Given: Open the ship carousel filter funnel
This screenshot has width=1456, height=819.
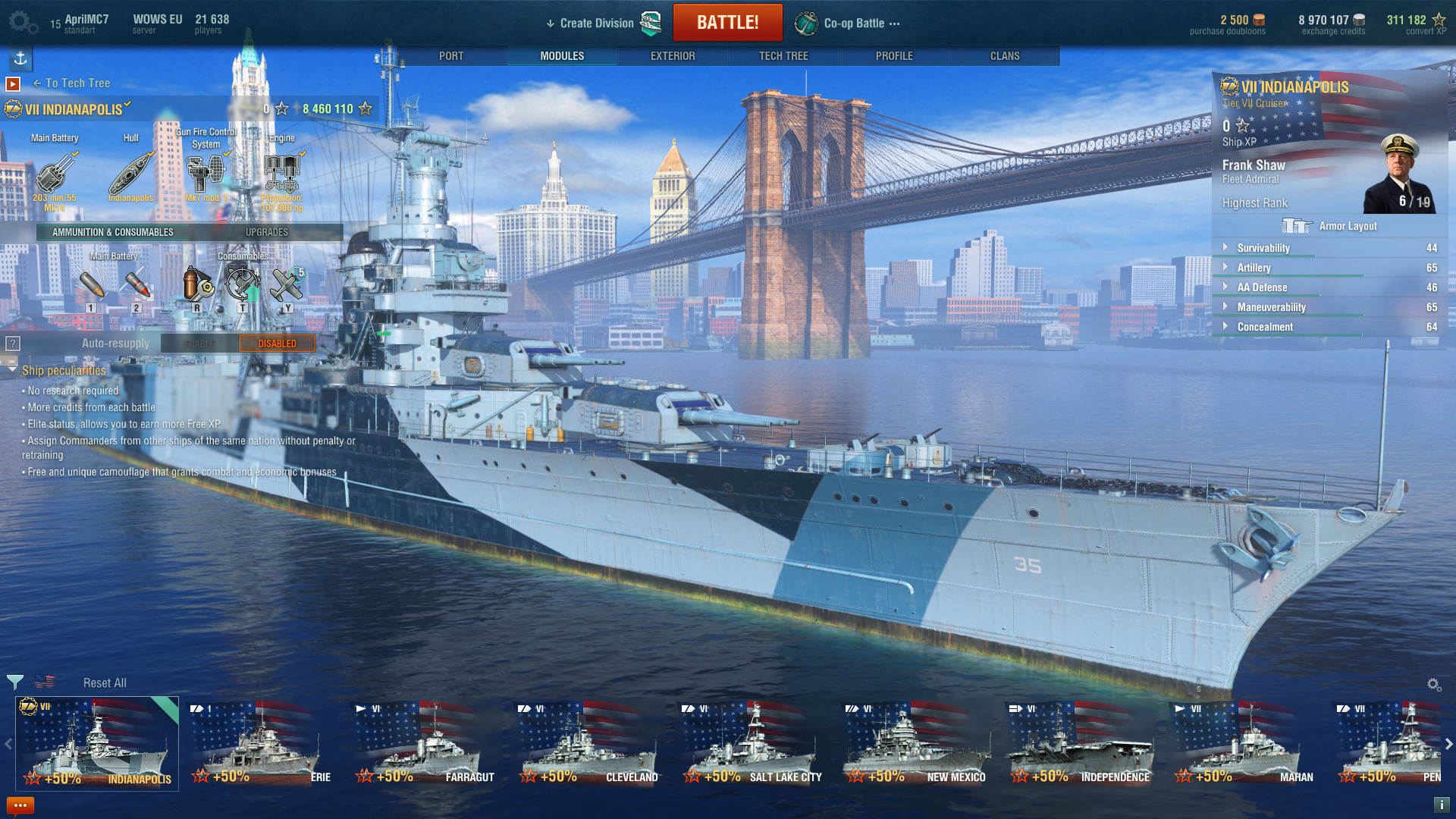Looking at the screenshot, I should tap(14, 682).
